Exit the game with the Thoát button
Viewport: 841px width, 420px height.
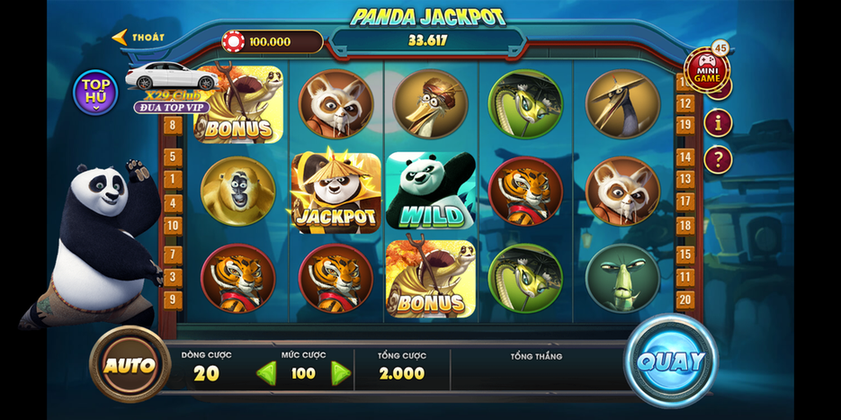click(139, 38)
